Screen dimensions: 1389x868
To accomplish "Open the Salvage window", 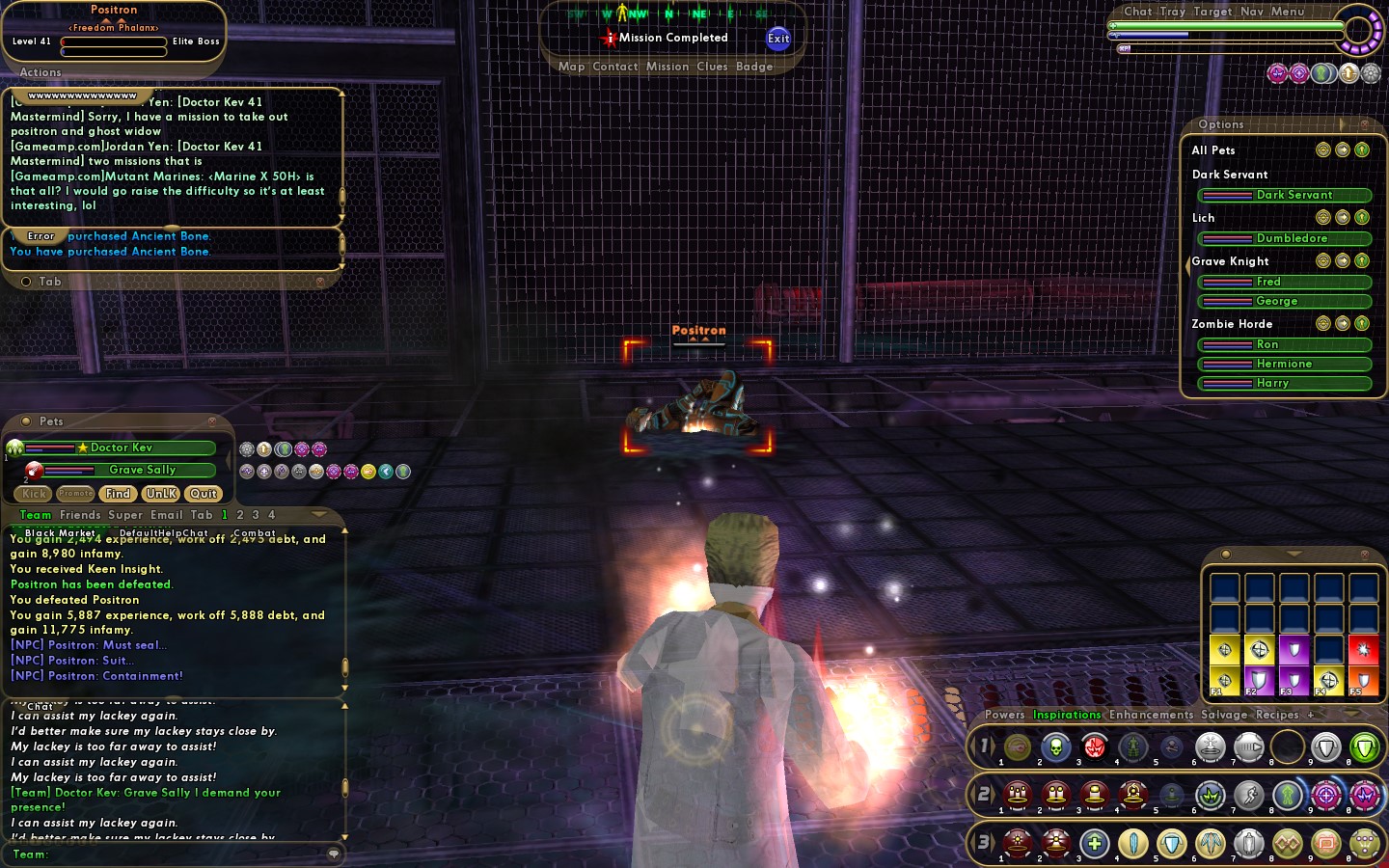I will pos(1224,715).
